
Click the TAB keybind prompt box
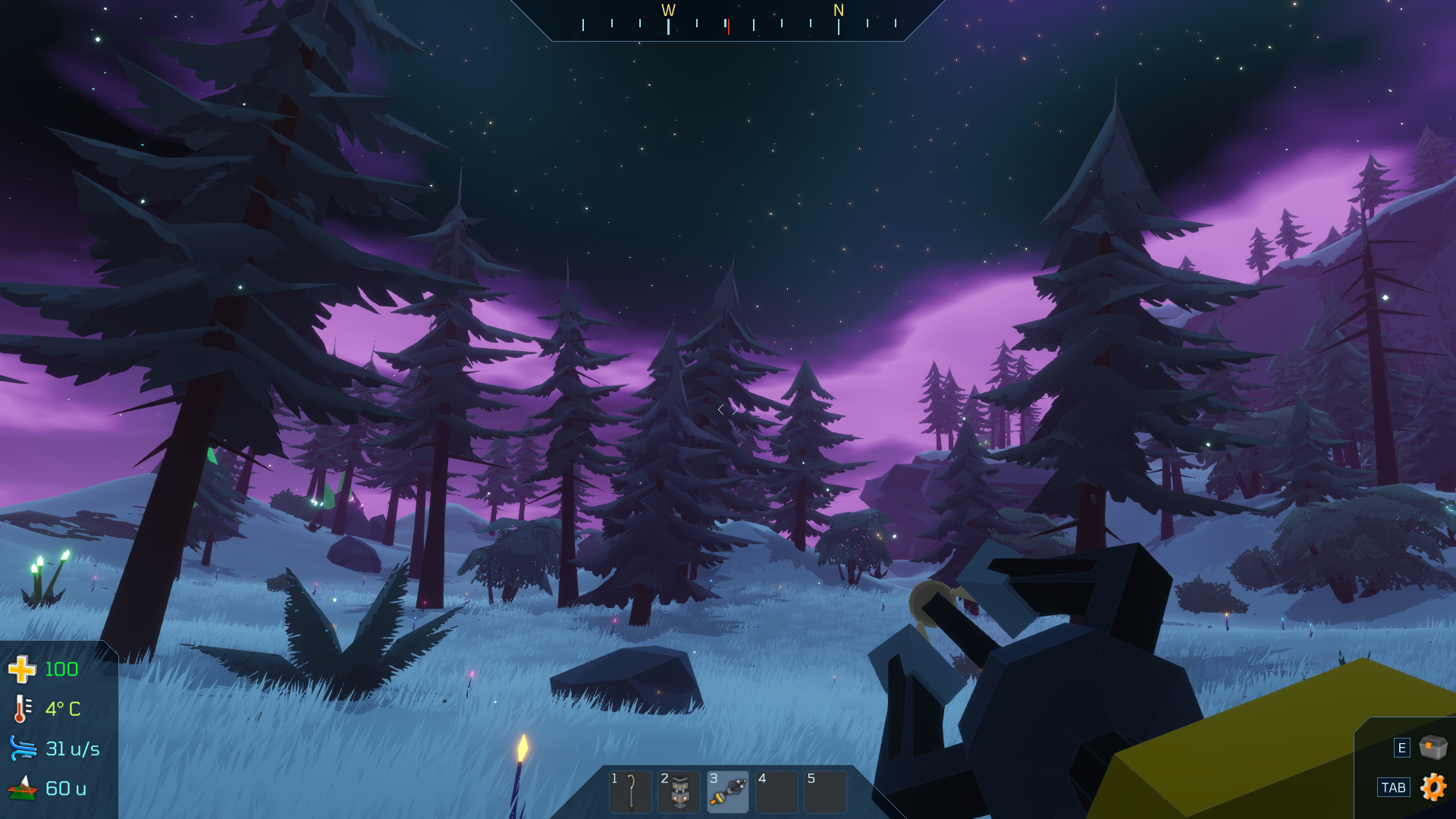[1394, 789]
